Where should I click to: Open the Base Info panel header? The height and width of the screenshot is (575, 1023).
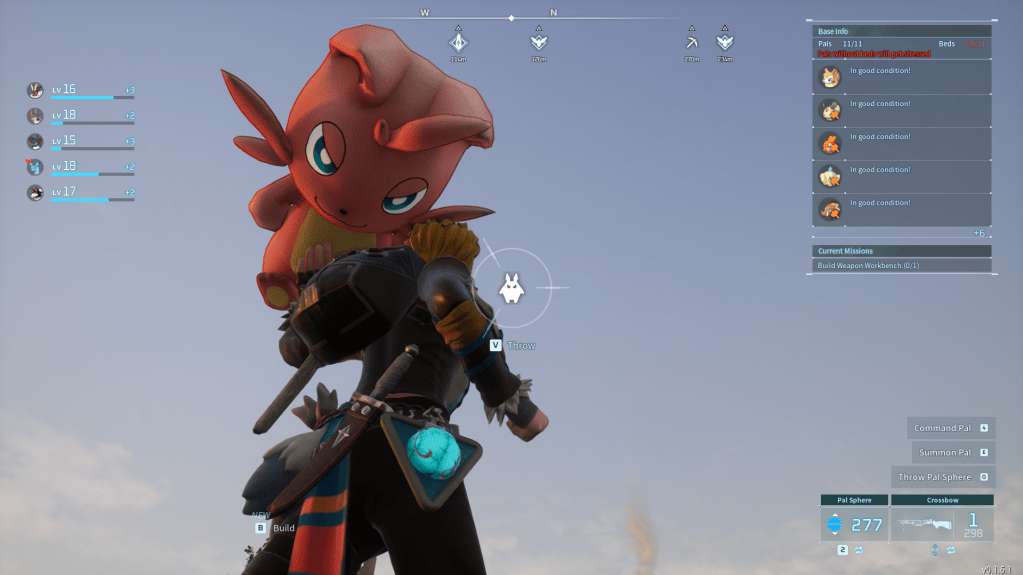902,32
